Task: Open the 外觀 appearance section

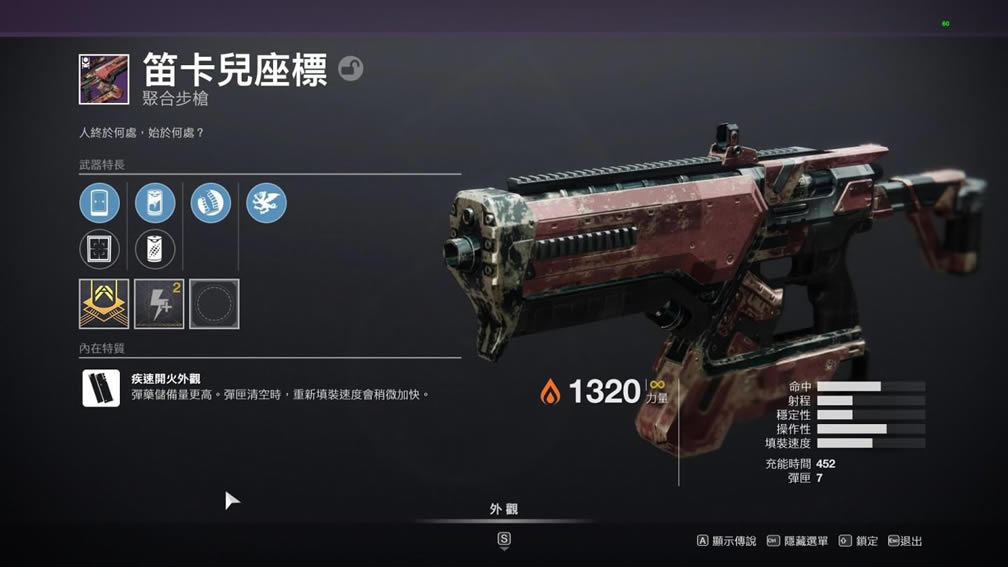Action: (504, 510)
